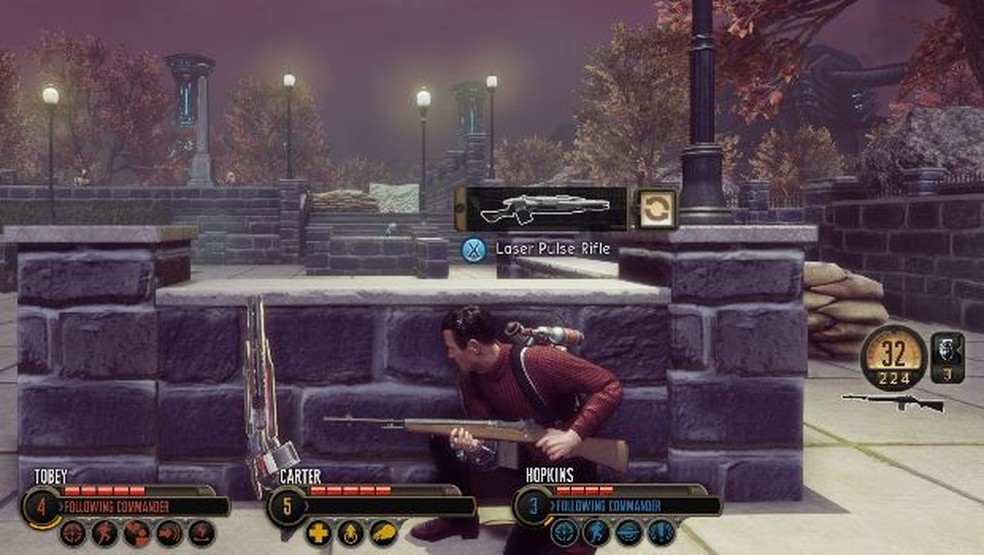Use Carter's yellow medical cross ability

pyautogui.click(x=319, y=533)
